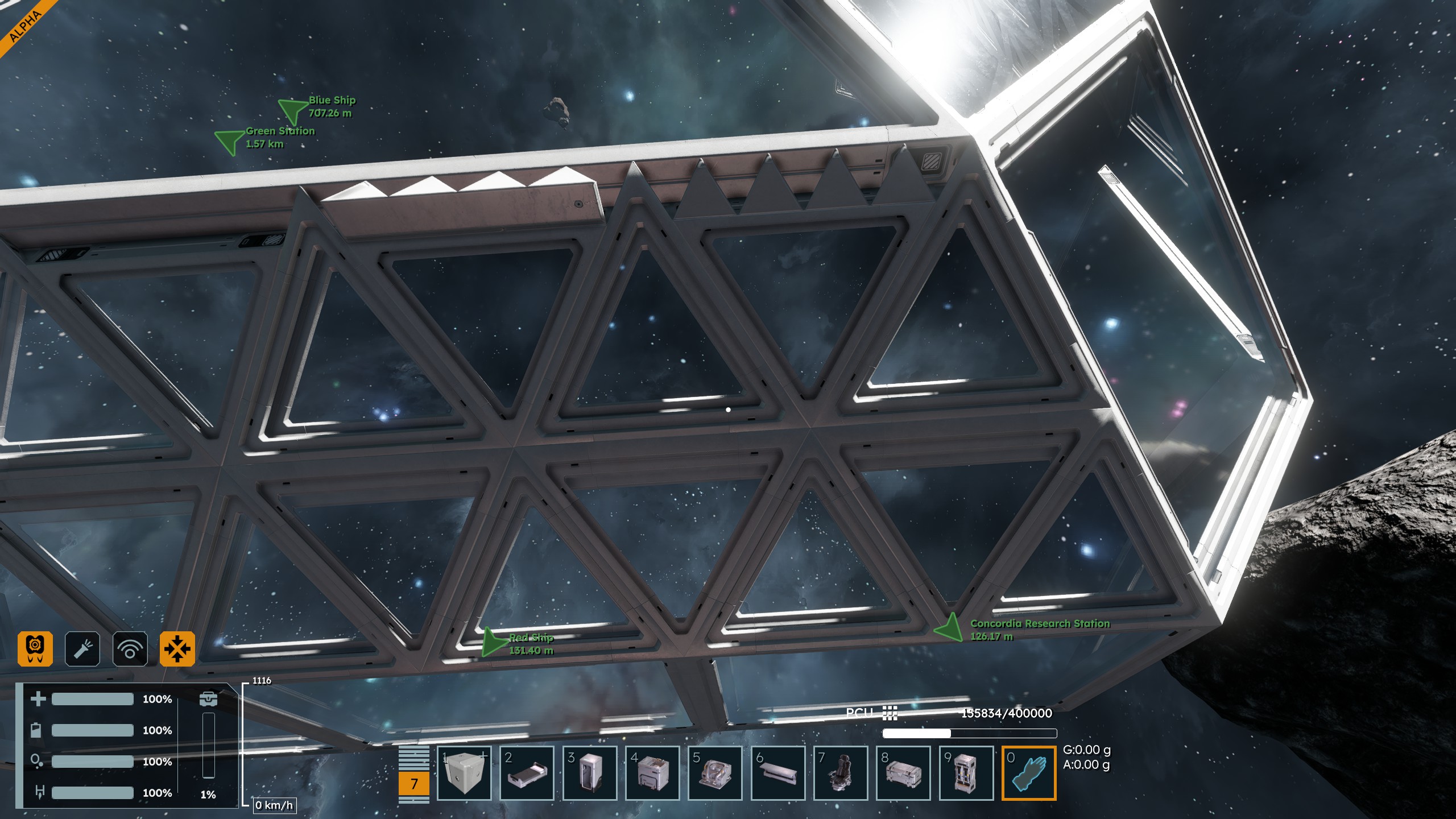Click the Blue Ship waypoint marker
Viewport: 1456px width, 819px height.
pyautogui.click(x=292, y=110)
